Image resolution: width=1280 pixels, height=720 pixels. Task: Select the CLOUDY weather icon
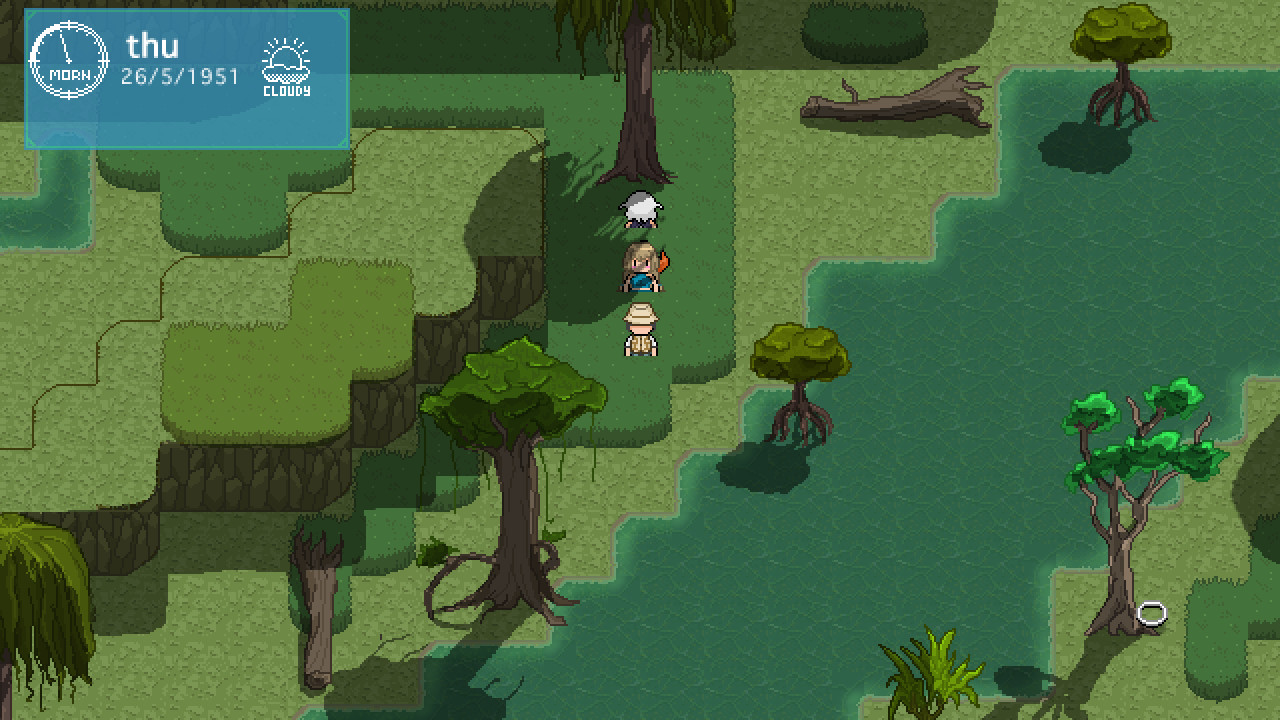pos(286,70)
